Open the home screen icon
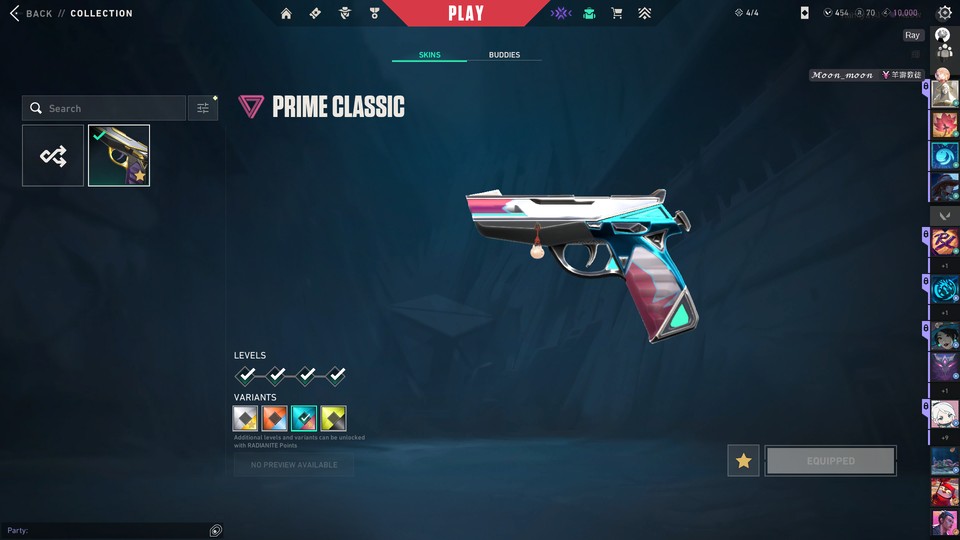 [287, 13]
